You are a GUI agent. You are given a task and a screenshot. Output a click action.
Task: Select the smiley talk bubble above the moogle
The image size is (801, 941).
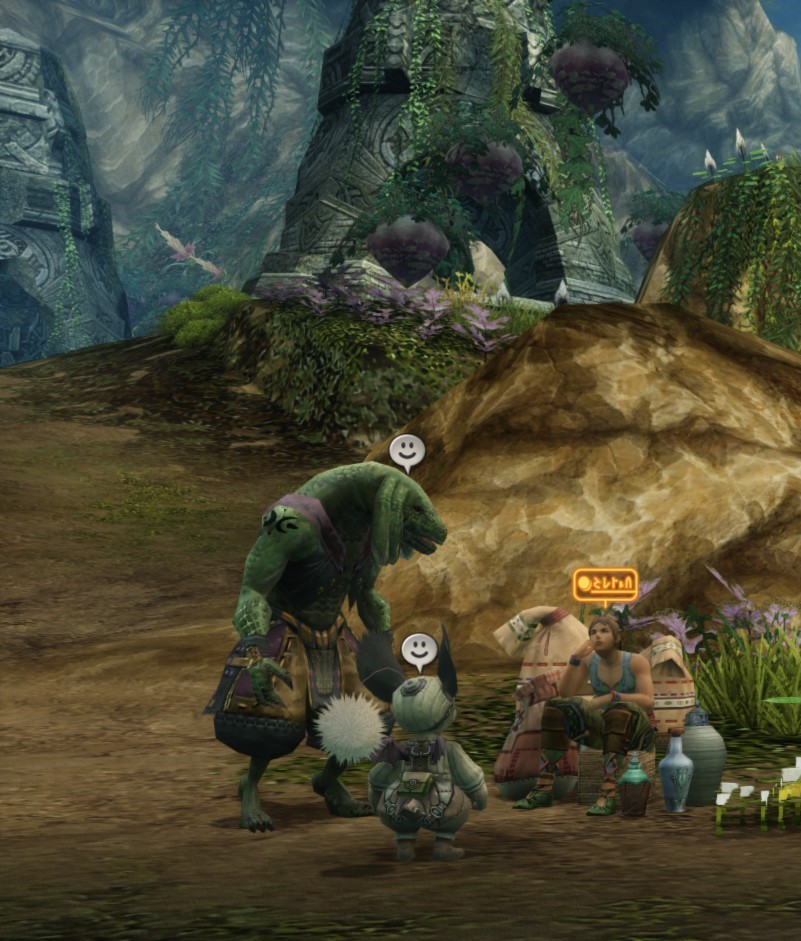[419, 651]
